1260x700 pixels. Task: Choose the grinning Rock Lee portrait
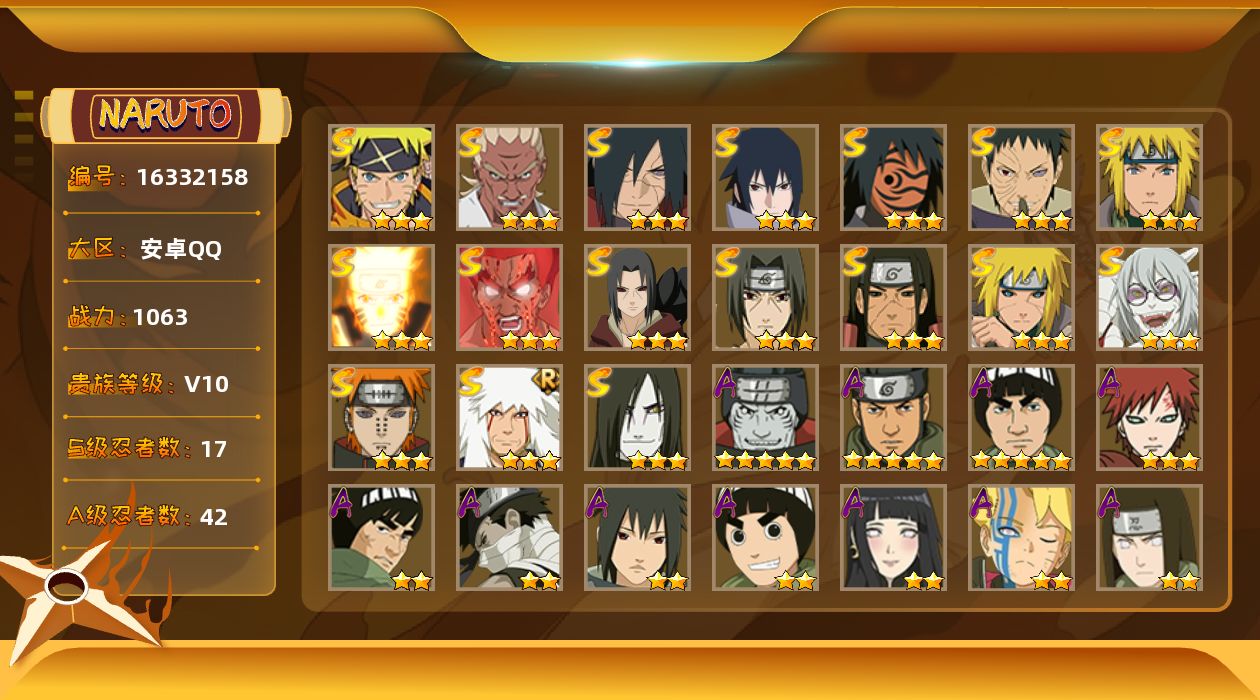765,537
